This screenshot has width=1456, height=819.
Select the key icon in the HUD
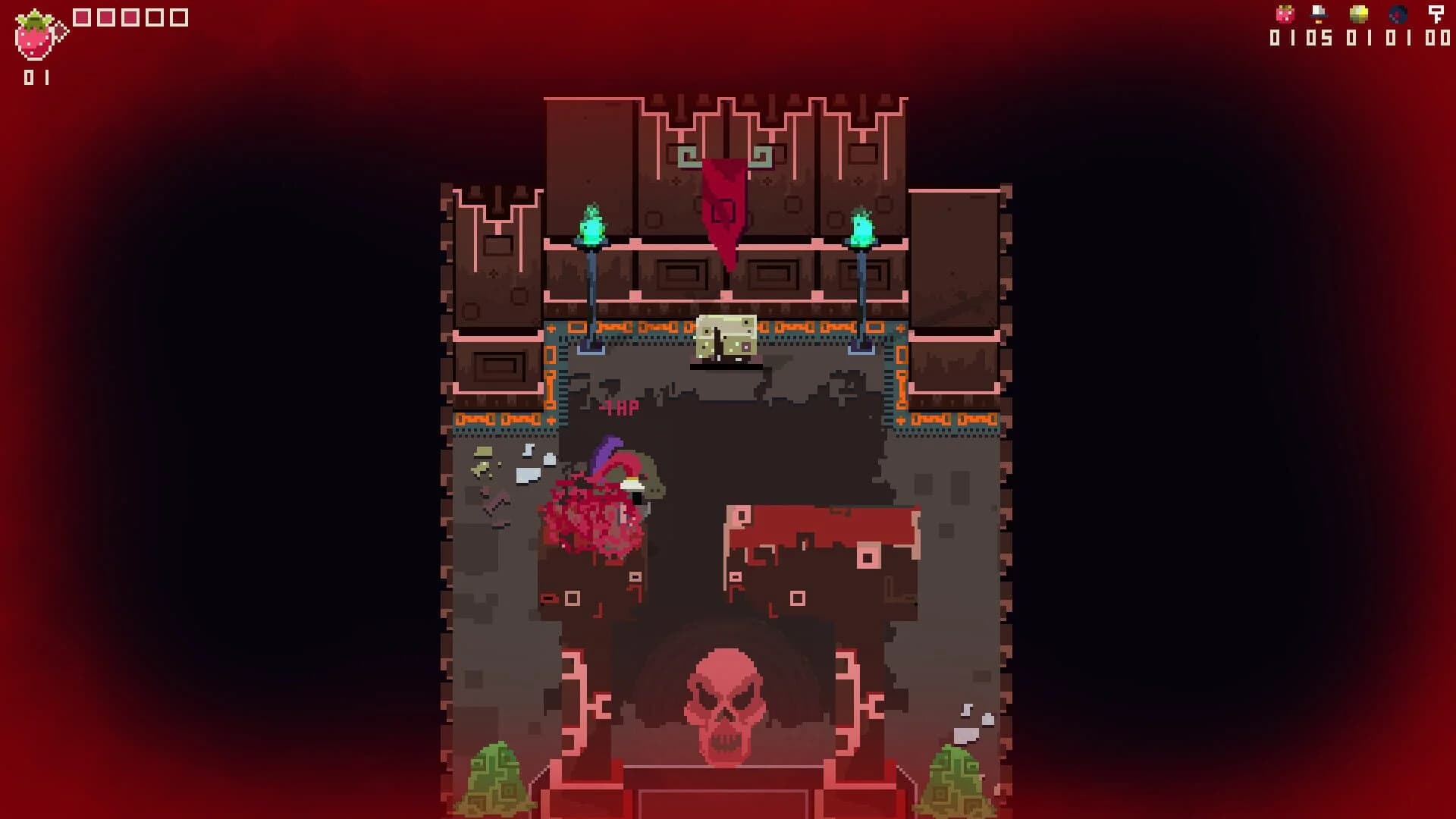coord(1437,13)
